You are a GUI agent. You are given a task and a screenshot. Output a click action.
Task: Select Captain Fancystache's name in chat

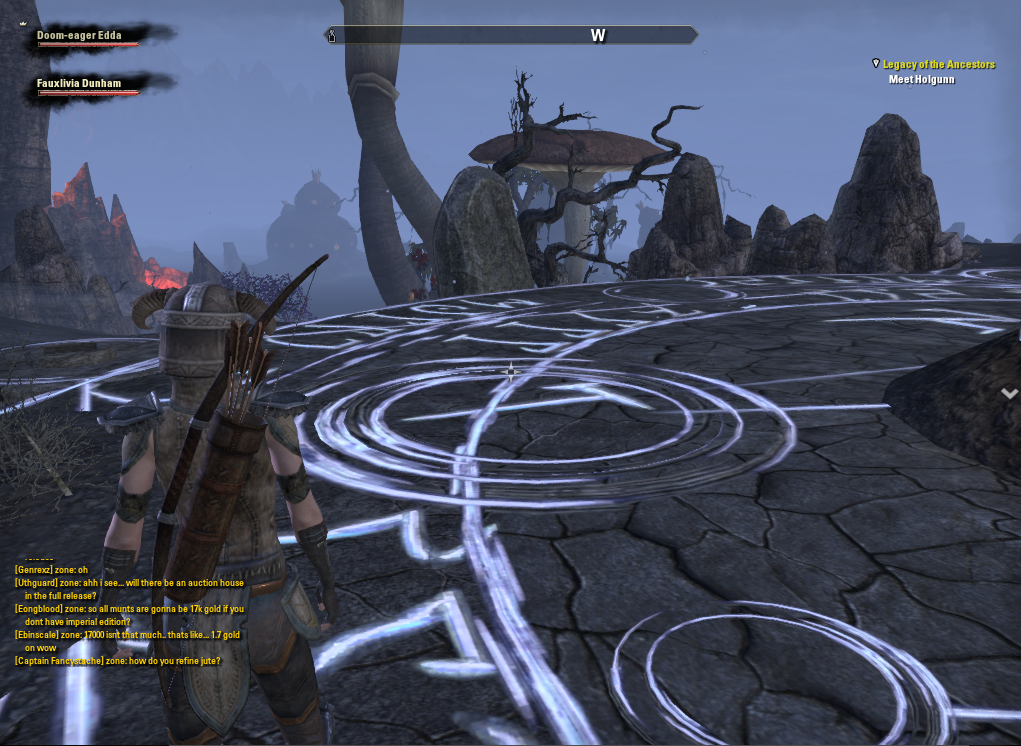[x=60, y=661]
